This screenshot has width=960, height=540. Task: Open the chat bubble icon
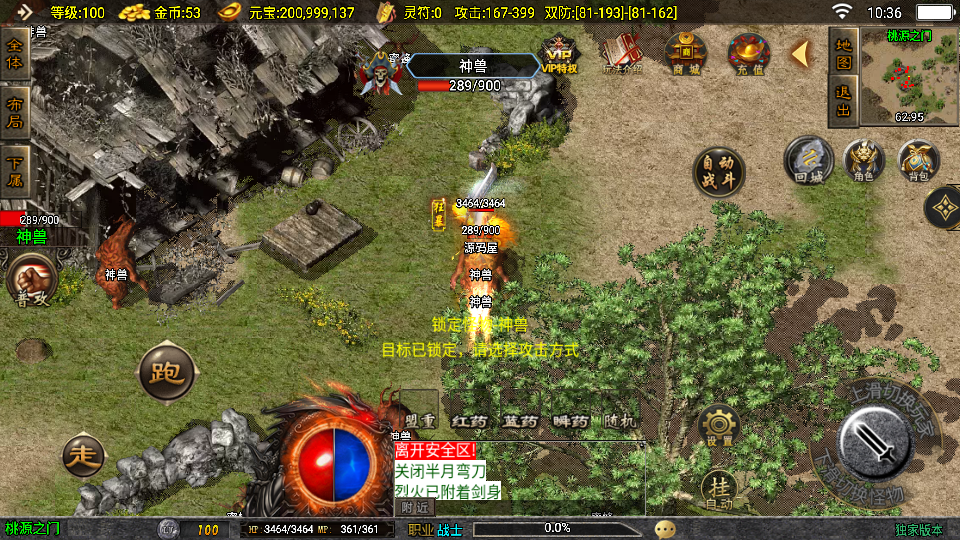(x=665, y=529)
